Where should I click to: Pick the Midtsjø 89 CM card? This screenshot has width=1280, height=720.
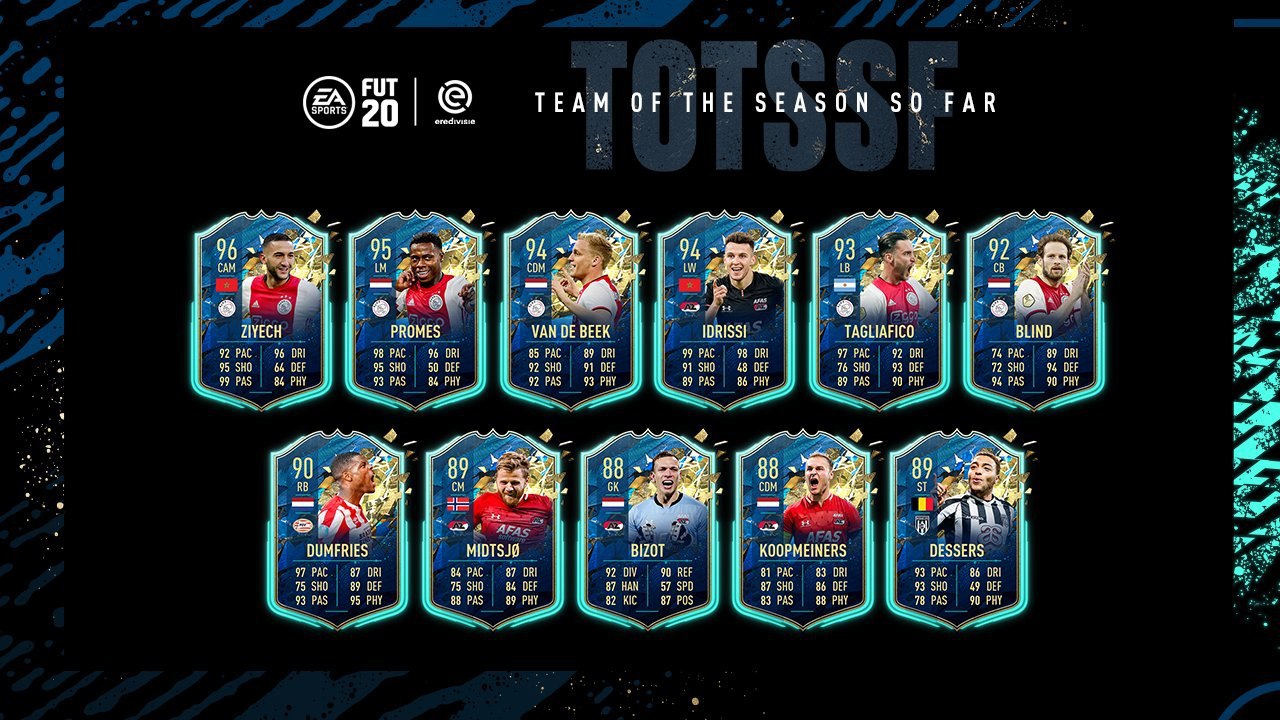coord(492,528)
